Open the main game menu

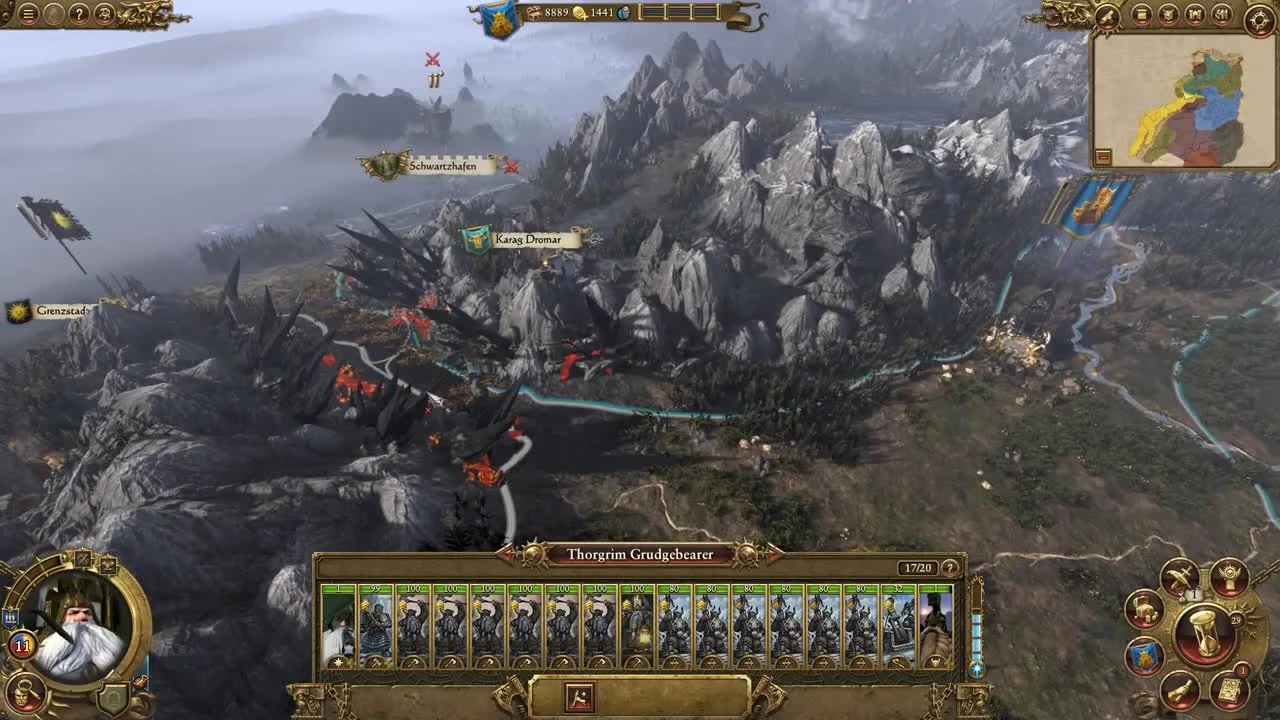click(x=27, y=13)
